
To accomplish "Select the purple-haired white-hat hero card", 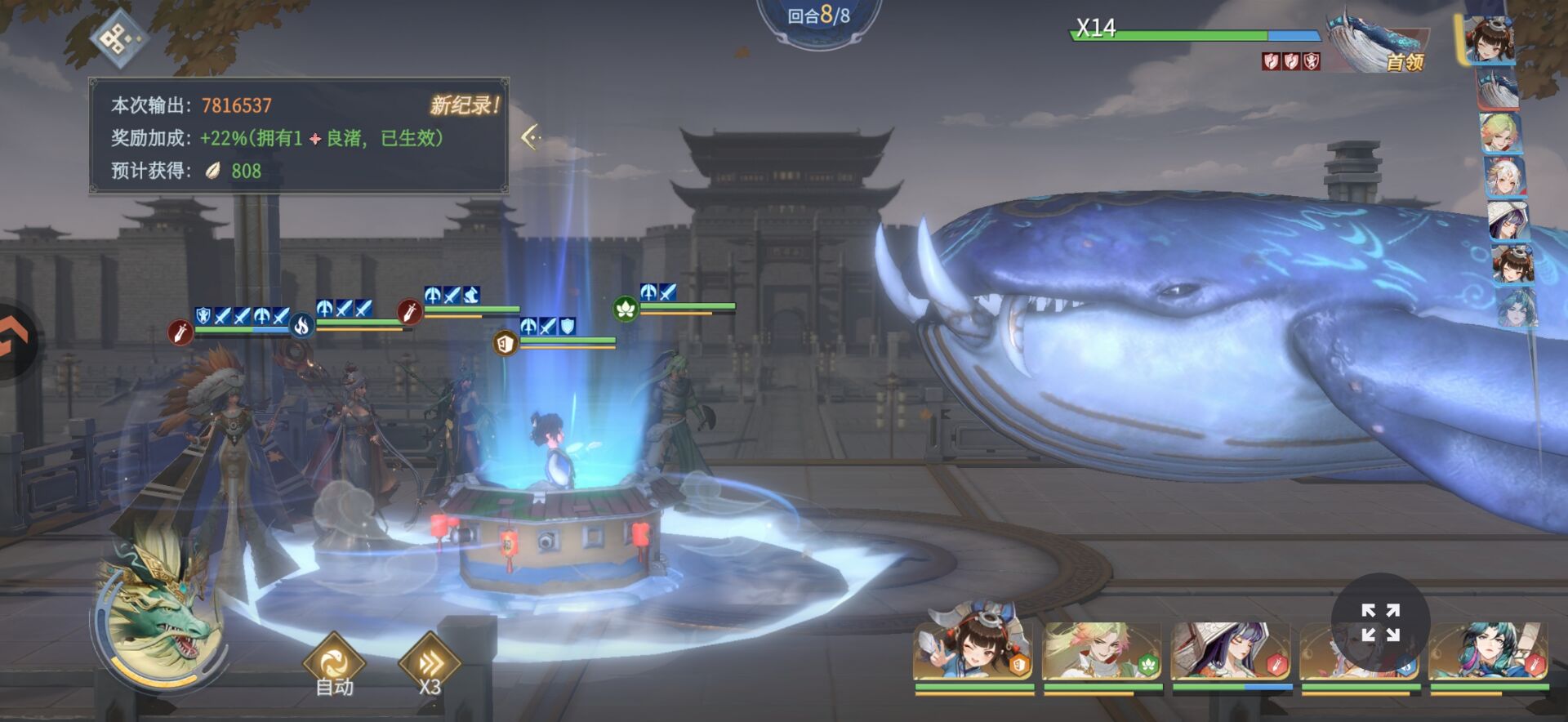I will click(x=1231, y=651).
